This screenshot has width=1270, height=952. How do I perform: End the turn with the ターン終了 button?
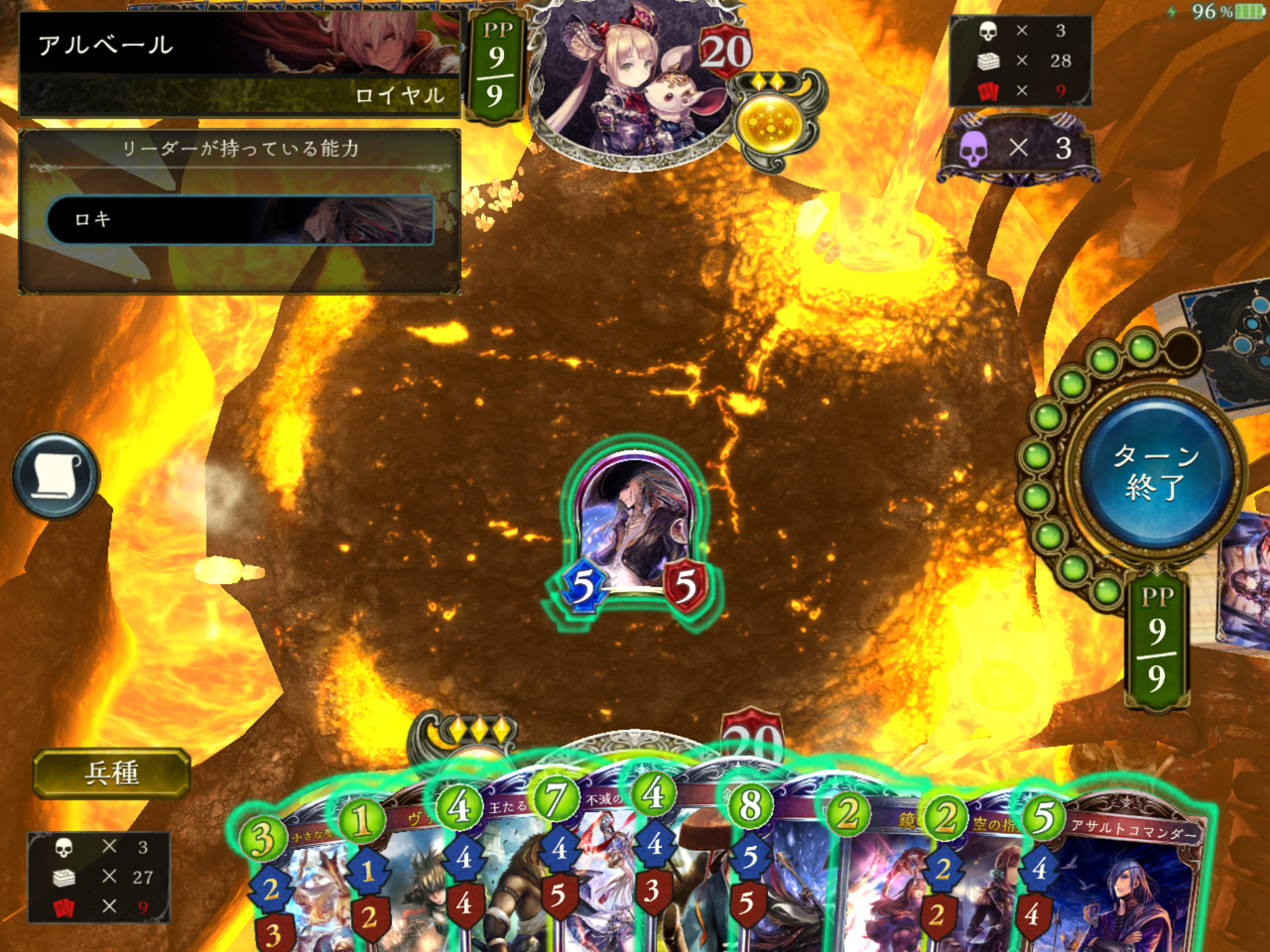point(1155,472)
